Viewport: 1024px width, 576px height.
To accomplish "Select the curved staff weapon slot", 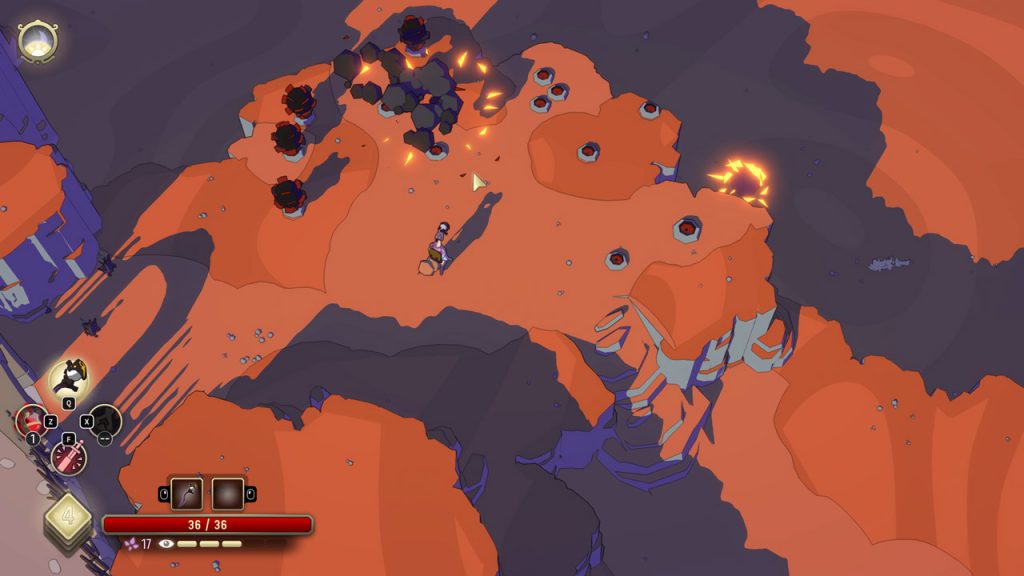I will point(187,493).
